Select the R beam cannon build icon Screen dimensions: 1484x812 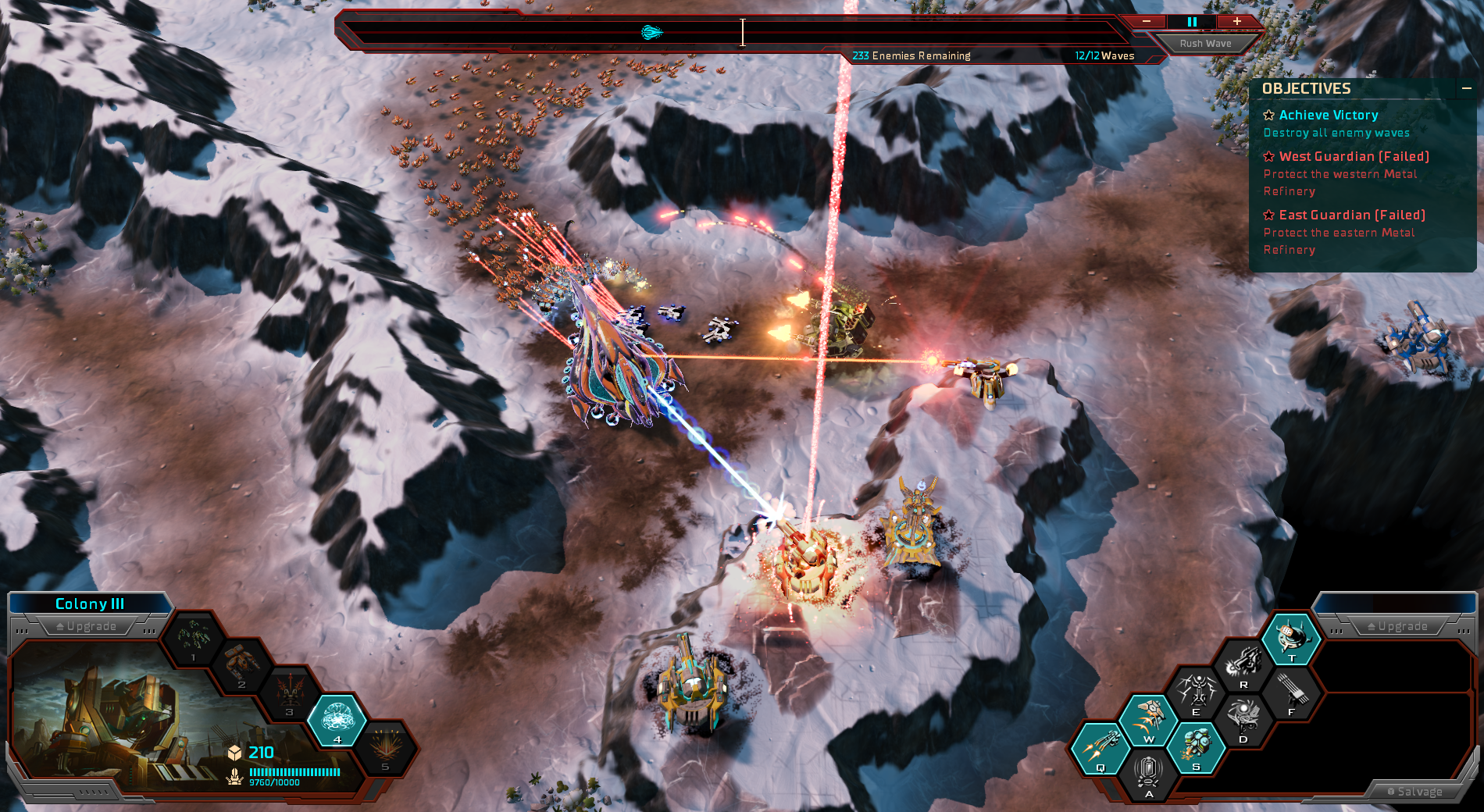[x=1243, y=665]
